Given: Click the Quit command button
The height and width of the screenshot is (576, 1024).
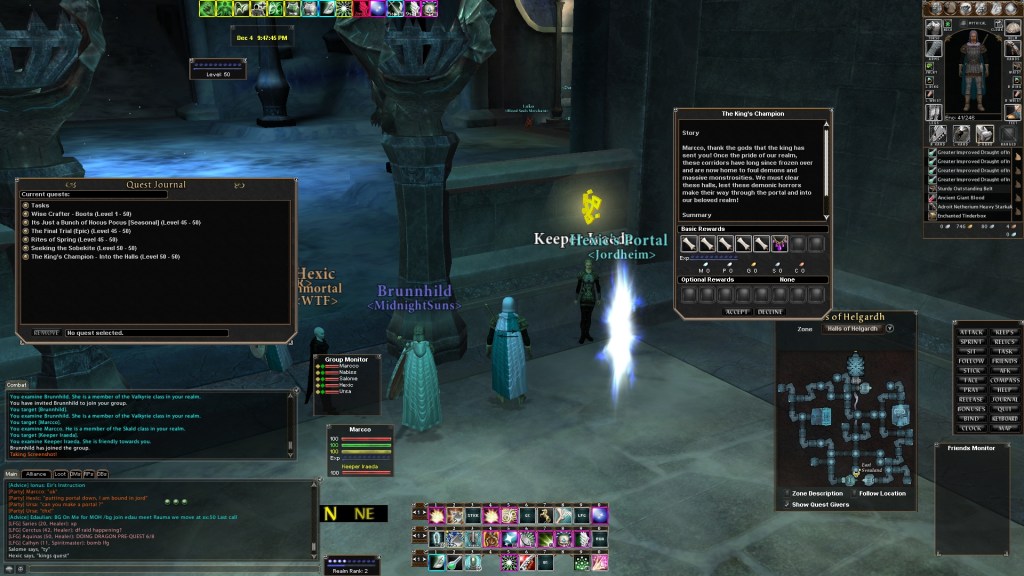Looking at the screenshot, I should click(x=1006, y=408).
